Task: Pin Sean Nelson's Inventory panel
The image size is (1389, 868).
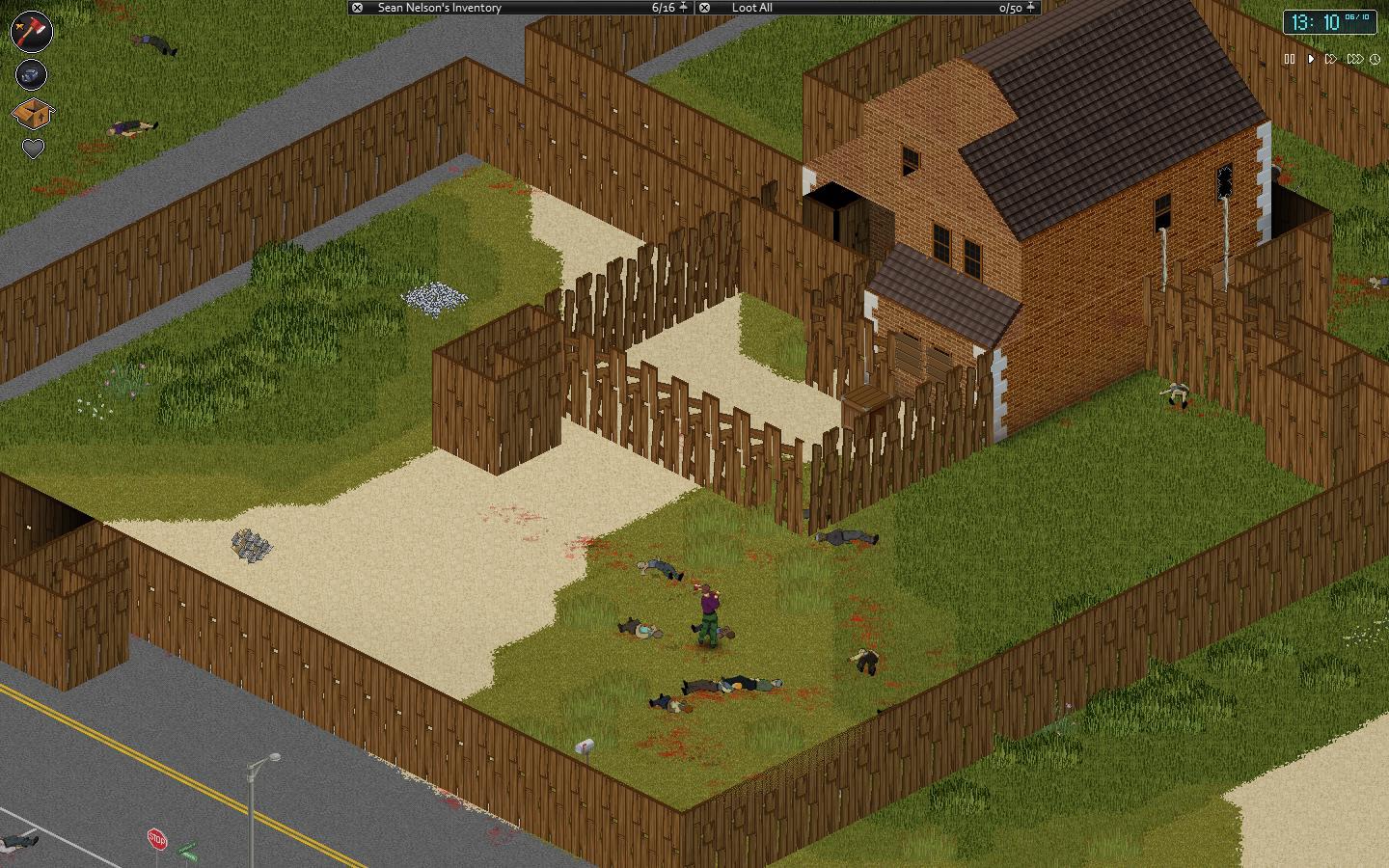Action: [683, 8]
